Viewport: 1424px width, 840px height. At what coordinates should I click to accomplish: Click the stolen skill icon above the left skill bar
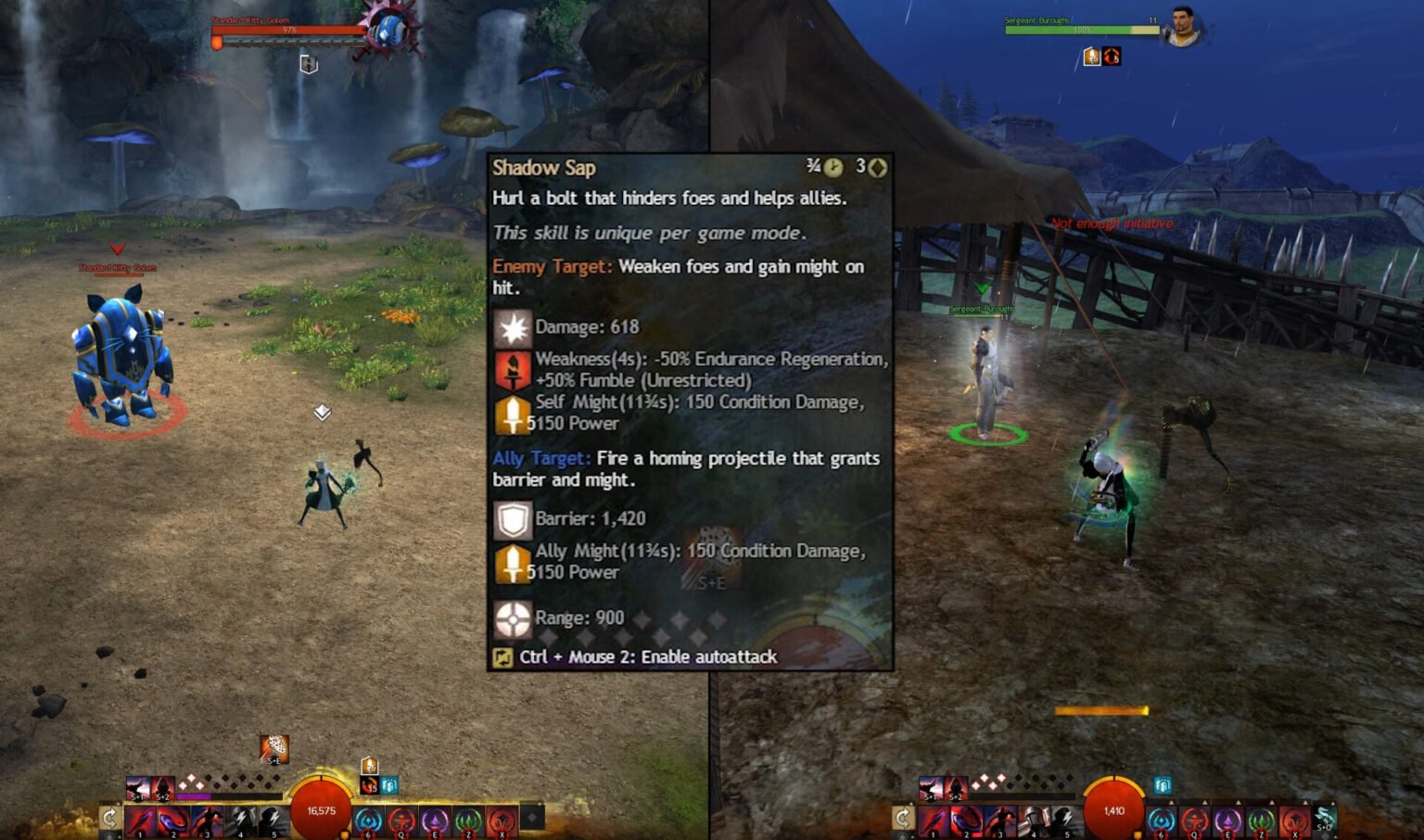274,749
